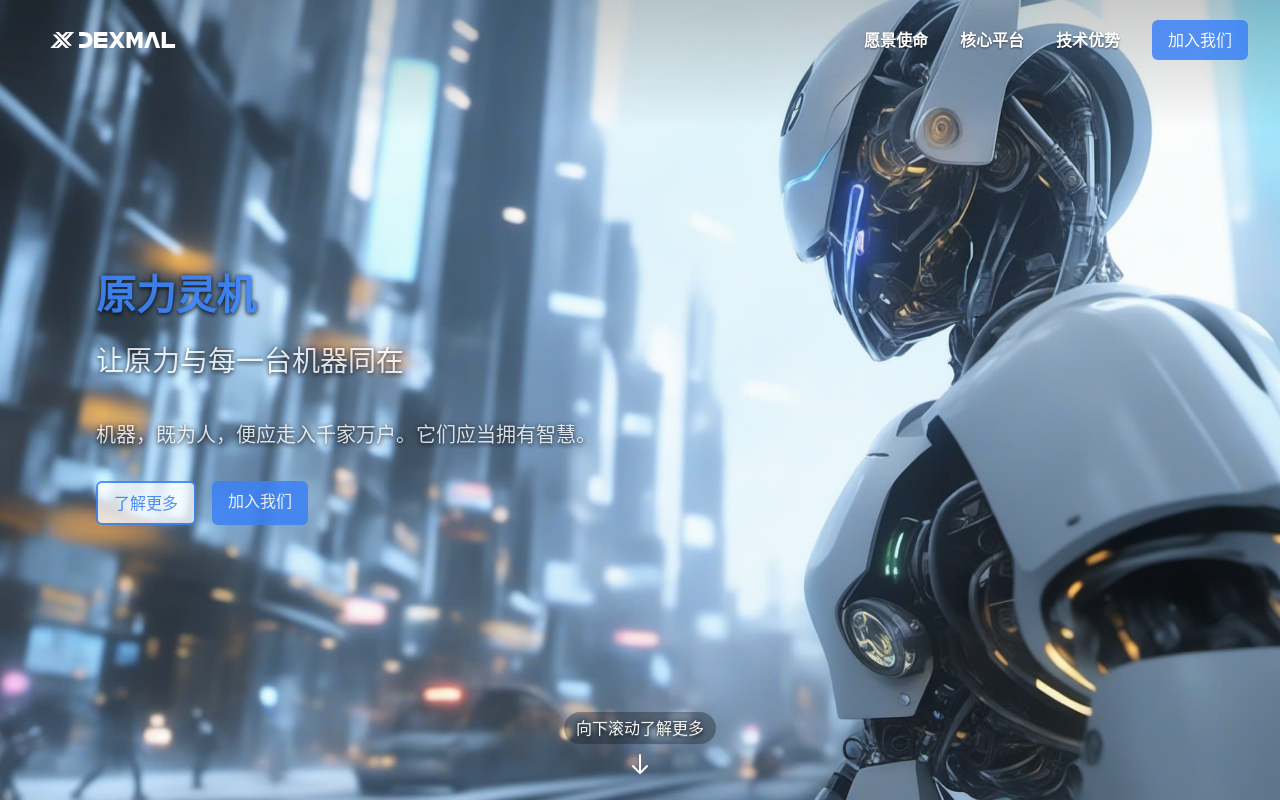
Task: Click the 向下滚动了解更多 pill label
Action: pos(640,728)
